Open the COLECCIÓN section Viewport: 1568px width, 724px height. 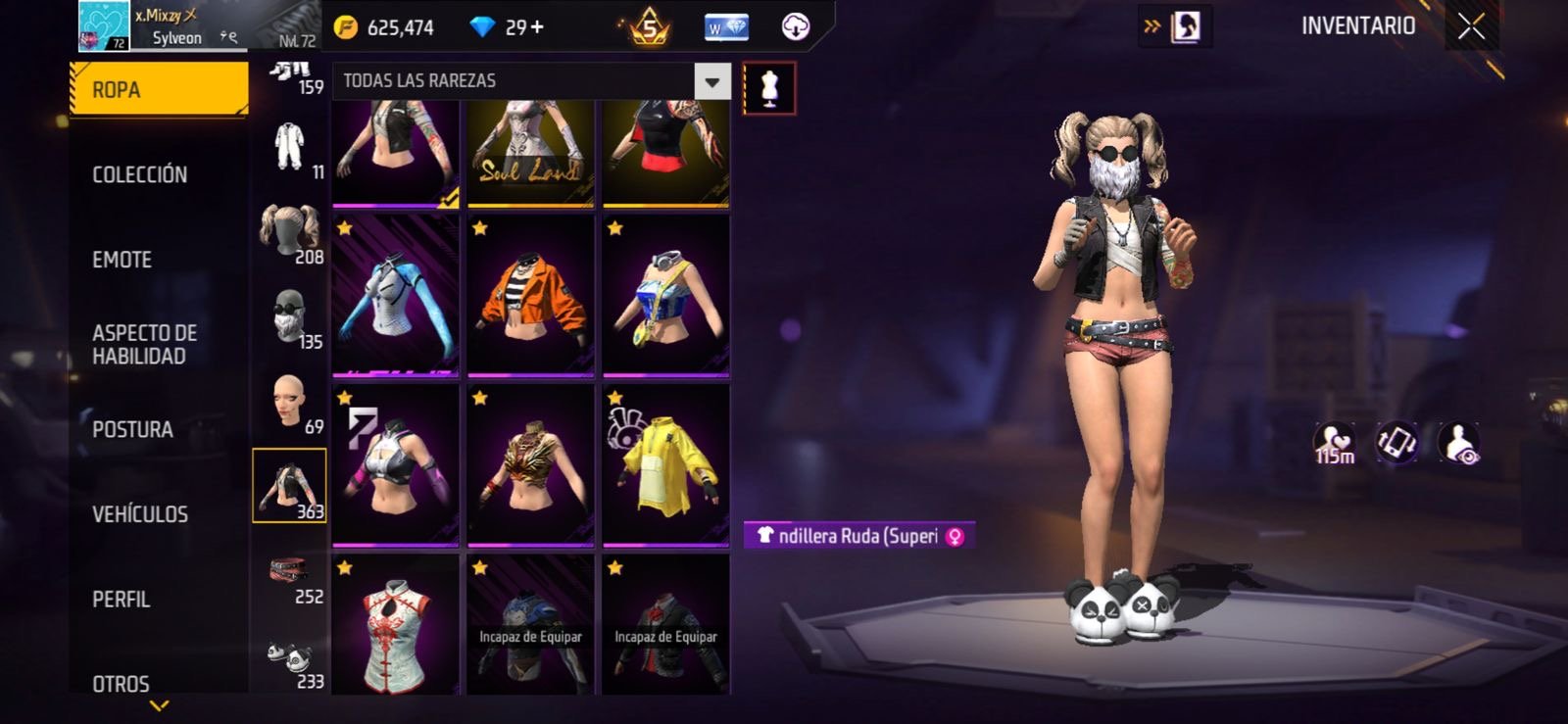(x=140, y=174)
